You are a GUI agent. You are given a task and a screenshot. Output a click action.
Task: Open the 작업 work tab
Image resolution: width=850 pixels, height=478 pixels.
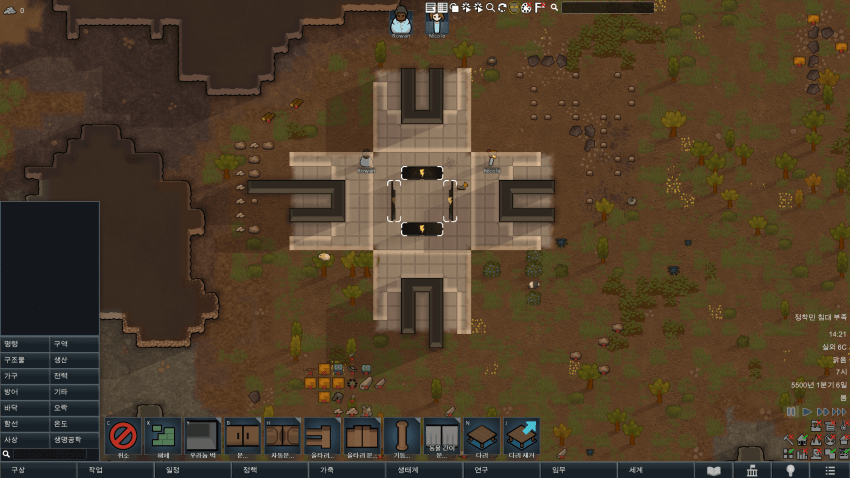[x=96, y=470]
